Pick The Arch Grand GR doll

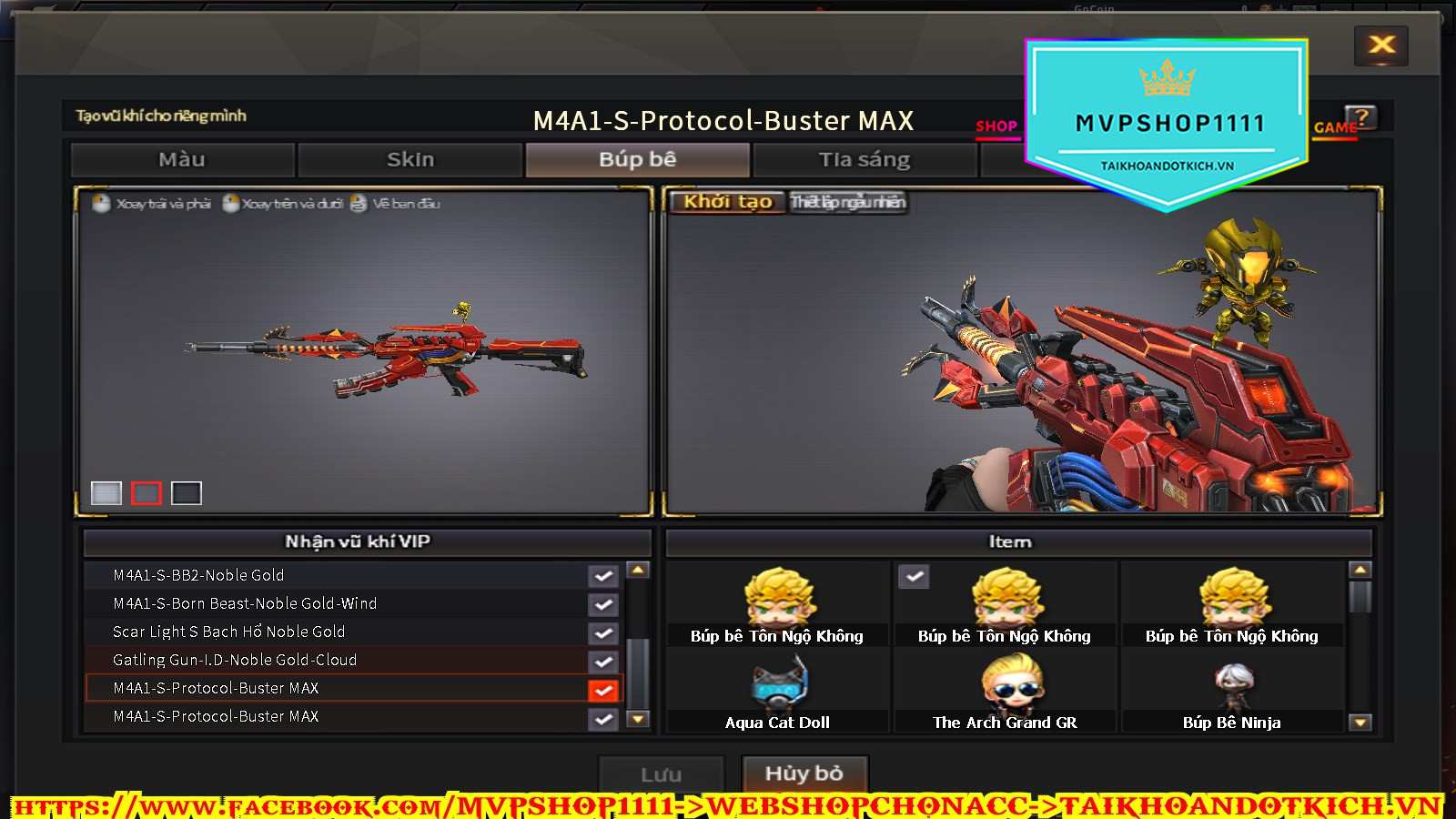[x=1005, y=693]
